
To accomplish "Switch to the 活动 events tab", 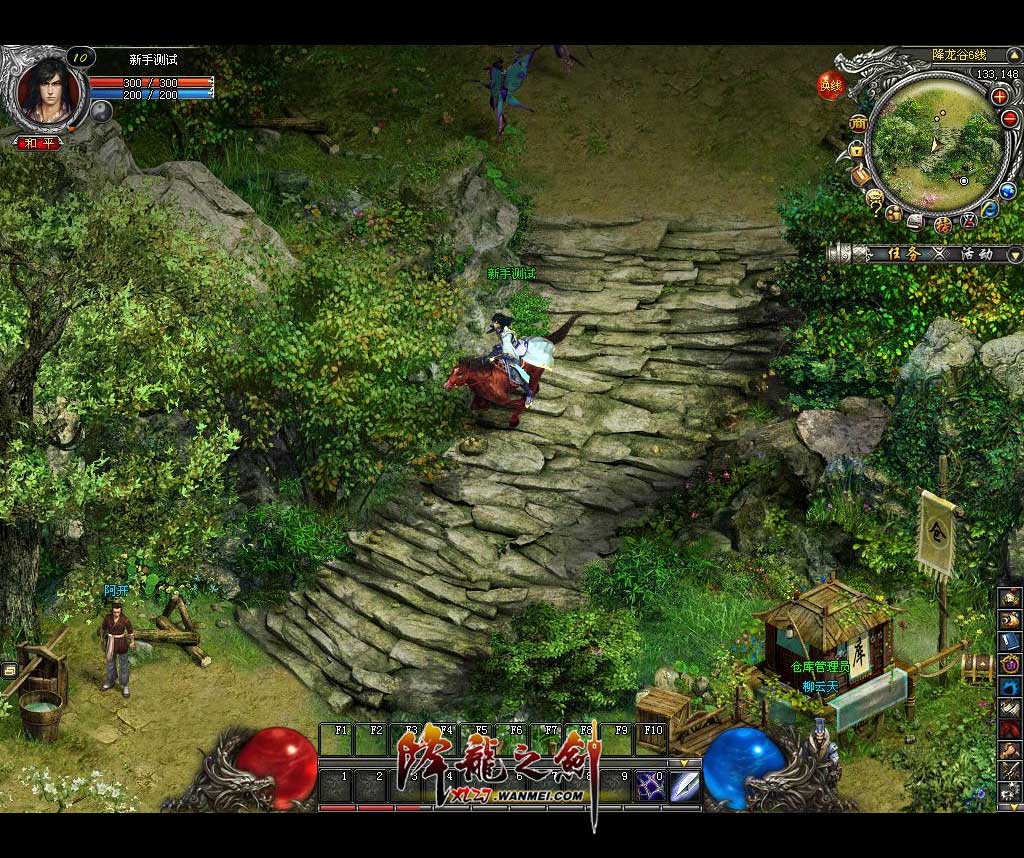I will point(975,254).
